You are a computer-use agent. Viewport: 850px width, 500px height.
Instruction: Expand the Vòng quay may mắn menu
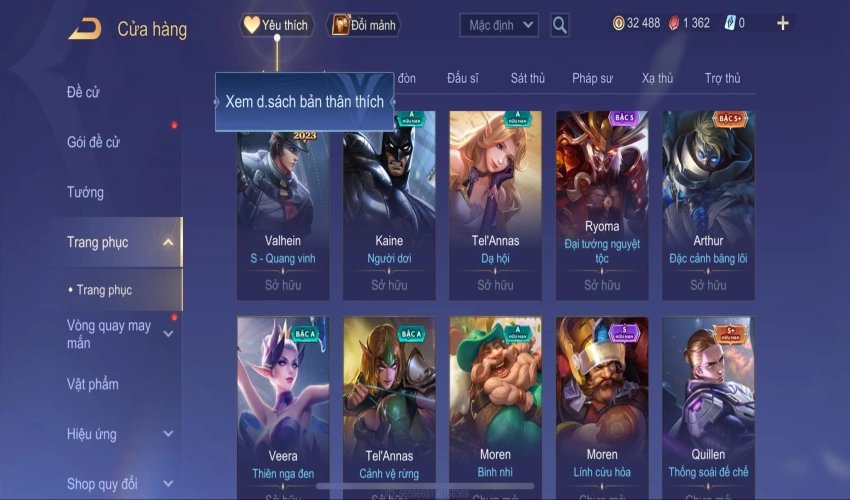point(167,334)
